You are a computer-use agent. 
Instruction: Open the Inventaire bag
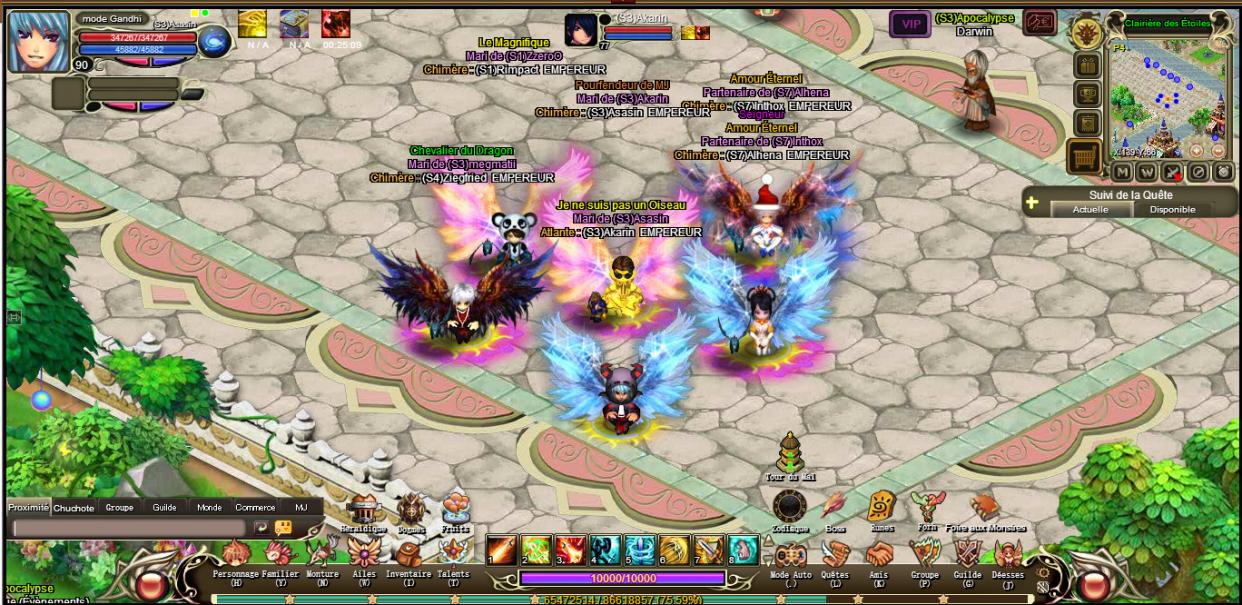coord(408,555)
